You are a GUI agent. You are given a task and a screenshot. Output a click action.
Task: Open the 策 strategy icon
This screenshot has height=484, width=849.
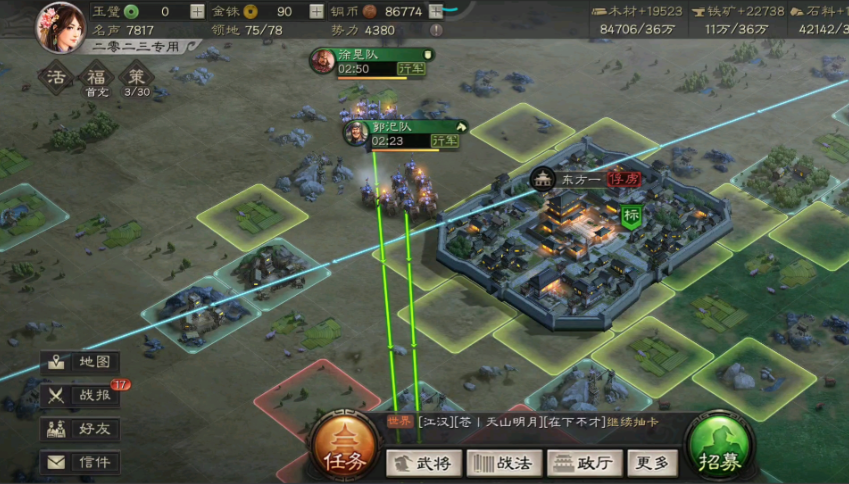pos(136,78)
